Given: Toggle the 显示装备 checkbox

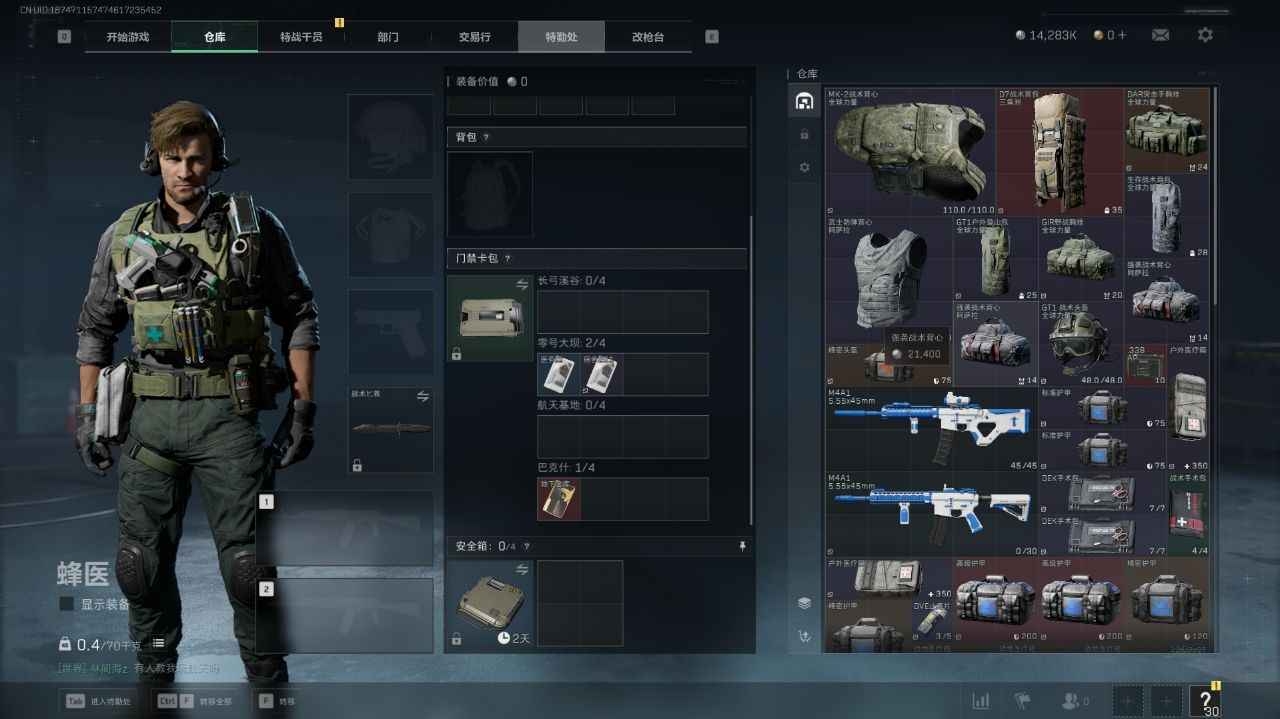Looking at the screenshot, I should point(66,604).
